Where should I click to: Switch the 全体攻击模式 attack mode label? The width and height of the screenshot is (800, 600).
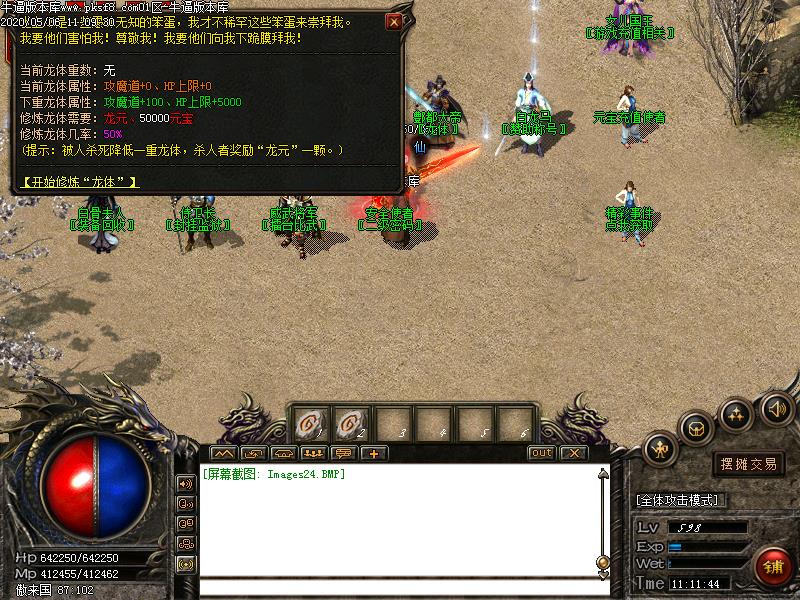coord(681,500)
